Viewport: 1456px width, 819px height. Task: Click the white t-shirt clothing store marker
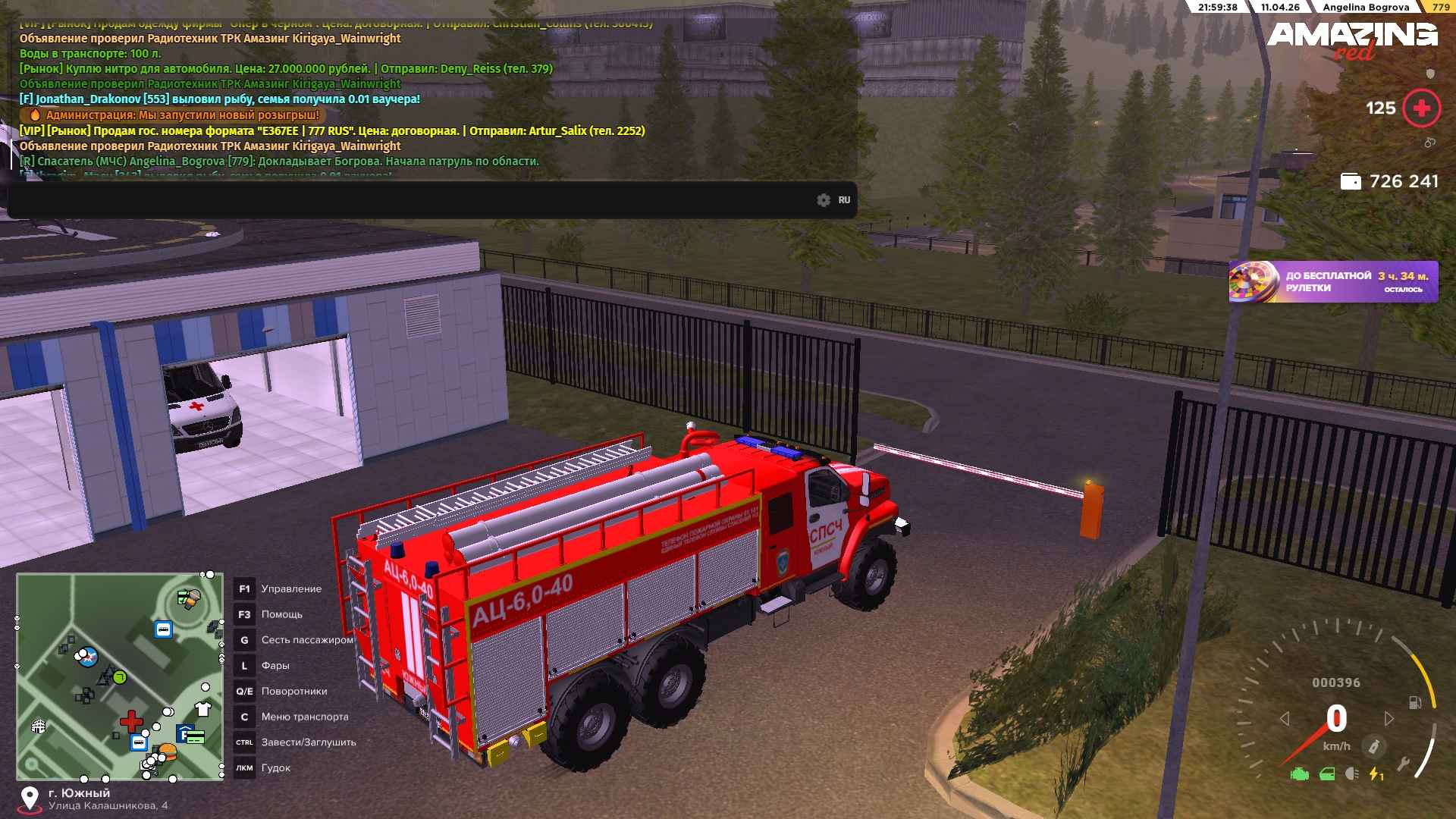[202, 709]
